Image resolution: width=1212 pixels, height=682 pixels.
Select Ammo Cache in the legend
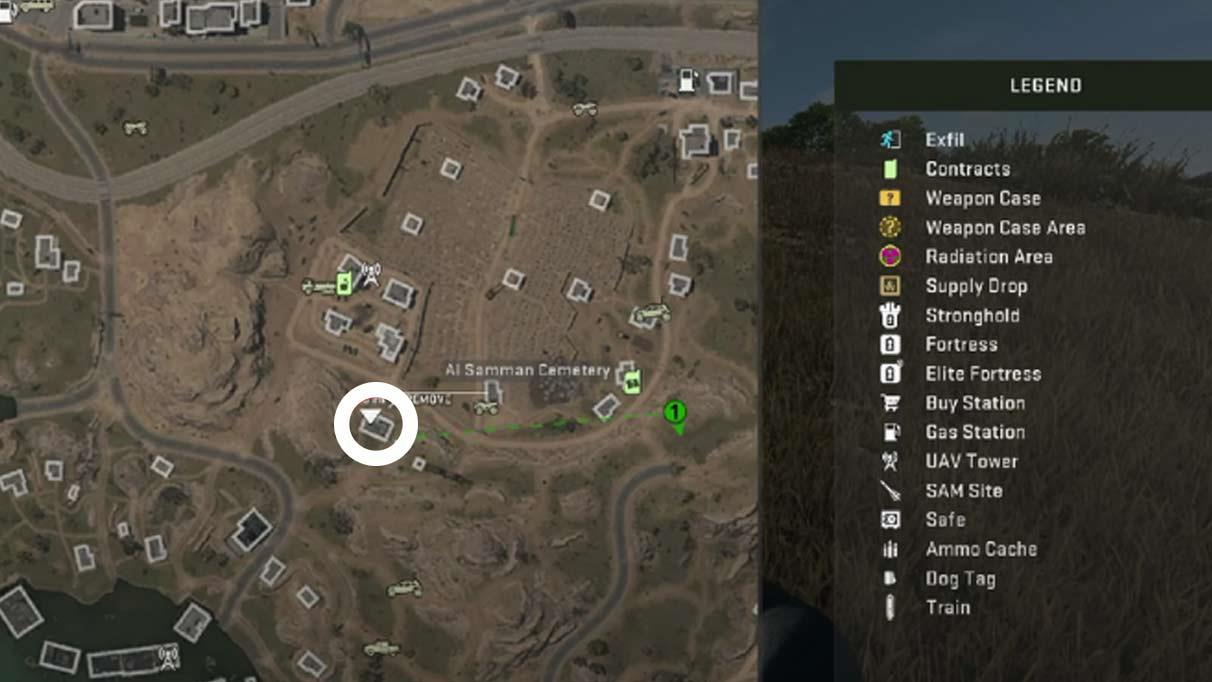point(980,549)
